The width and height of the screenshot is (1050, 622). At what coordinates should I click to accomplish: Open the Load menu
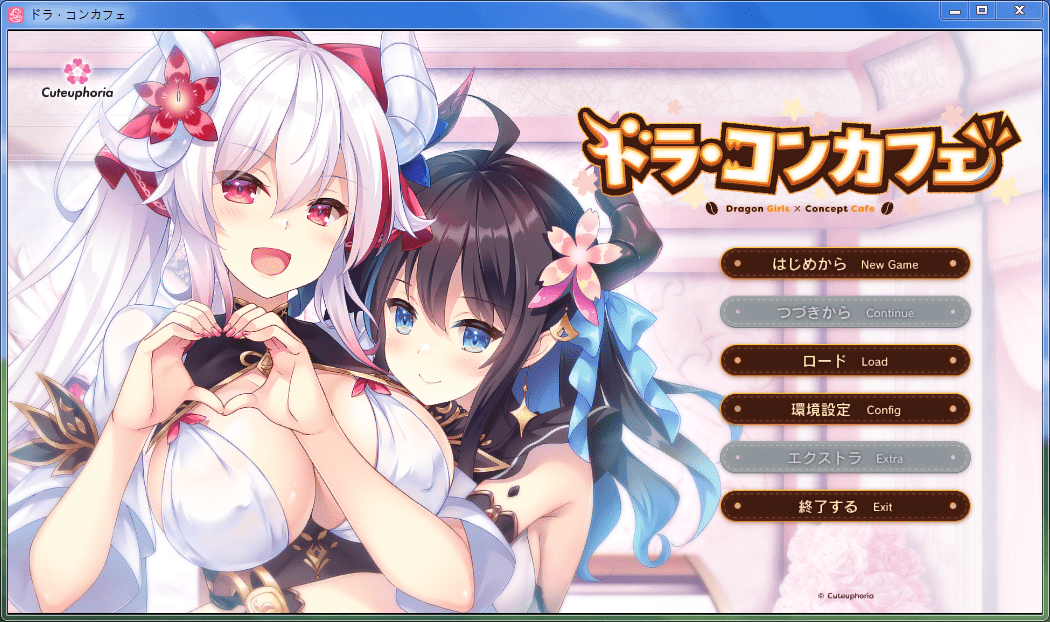coord(845,361)
